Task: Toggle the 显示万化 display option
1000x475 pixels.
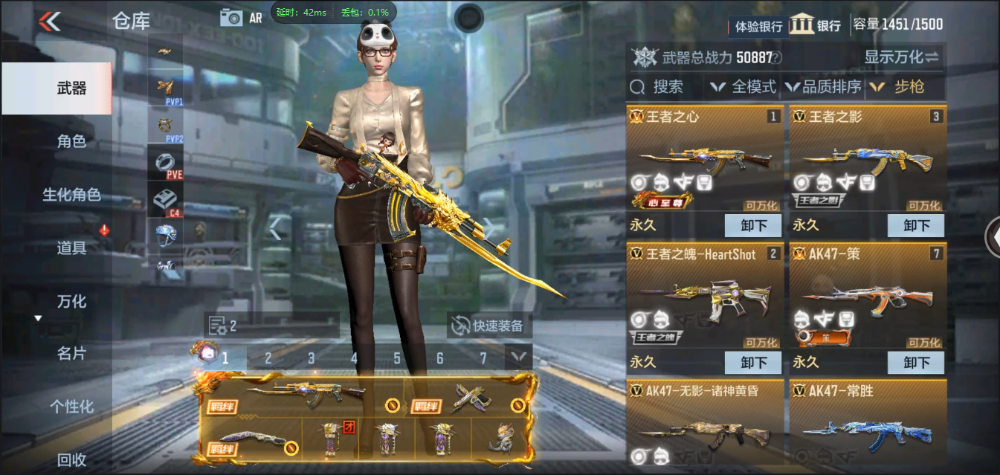Action: click(901, 57)
